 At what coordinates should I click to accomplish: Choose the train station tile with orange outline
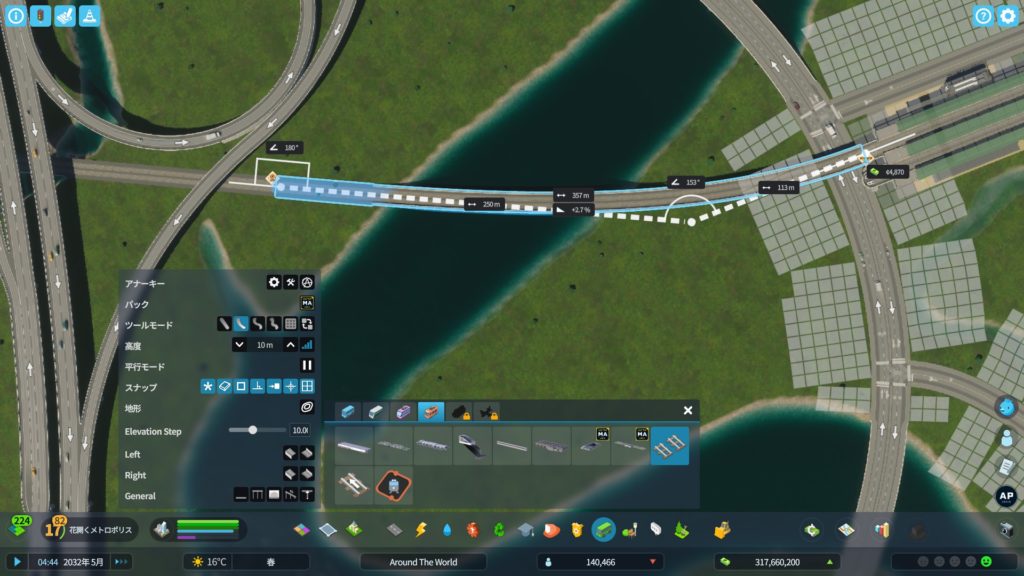[x=393, y=486]
